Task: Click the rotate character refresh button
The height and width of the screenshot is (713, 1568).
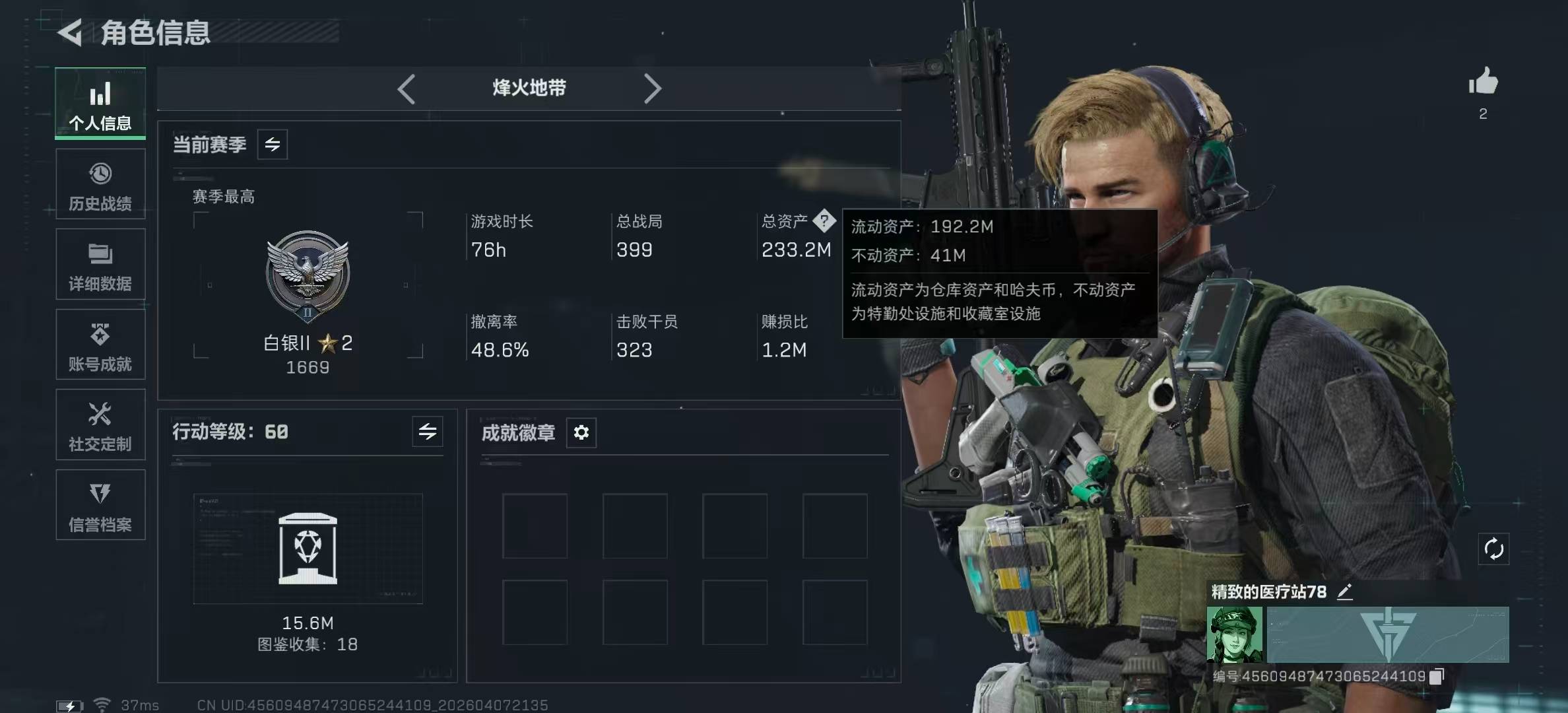Action: click(x=1493, y=549)
